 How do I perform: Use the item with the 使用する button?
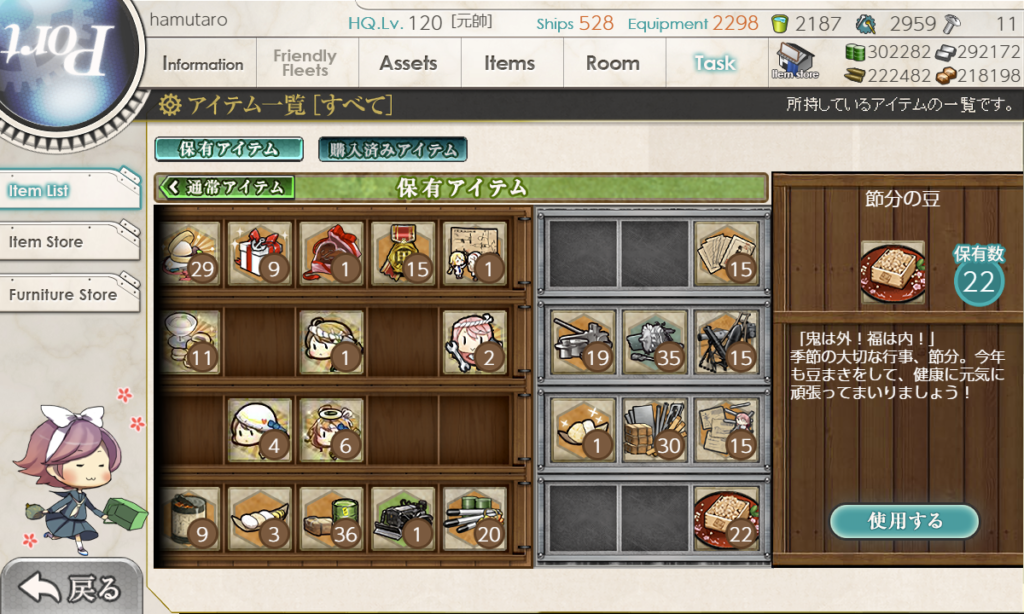(904, 521)
